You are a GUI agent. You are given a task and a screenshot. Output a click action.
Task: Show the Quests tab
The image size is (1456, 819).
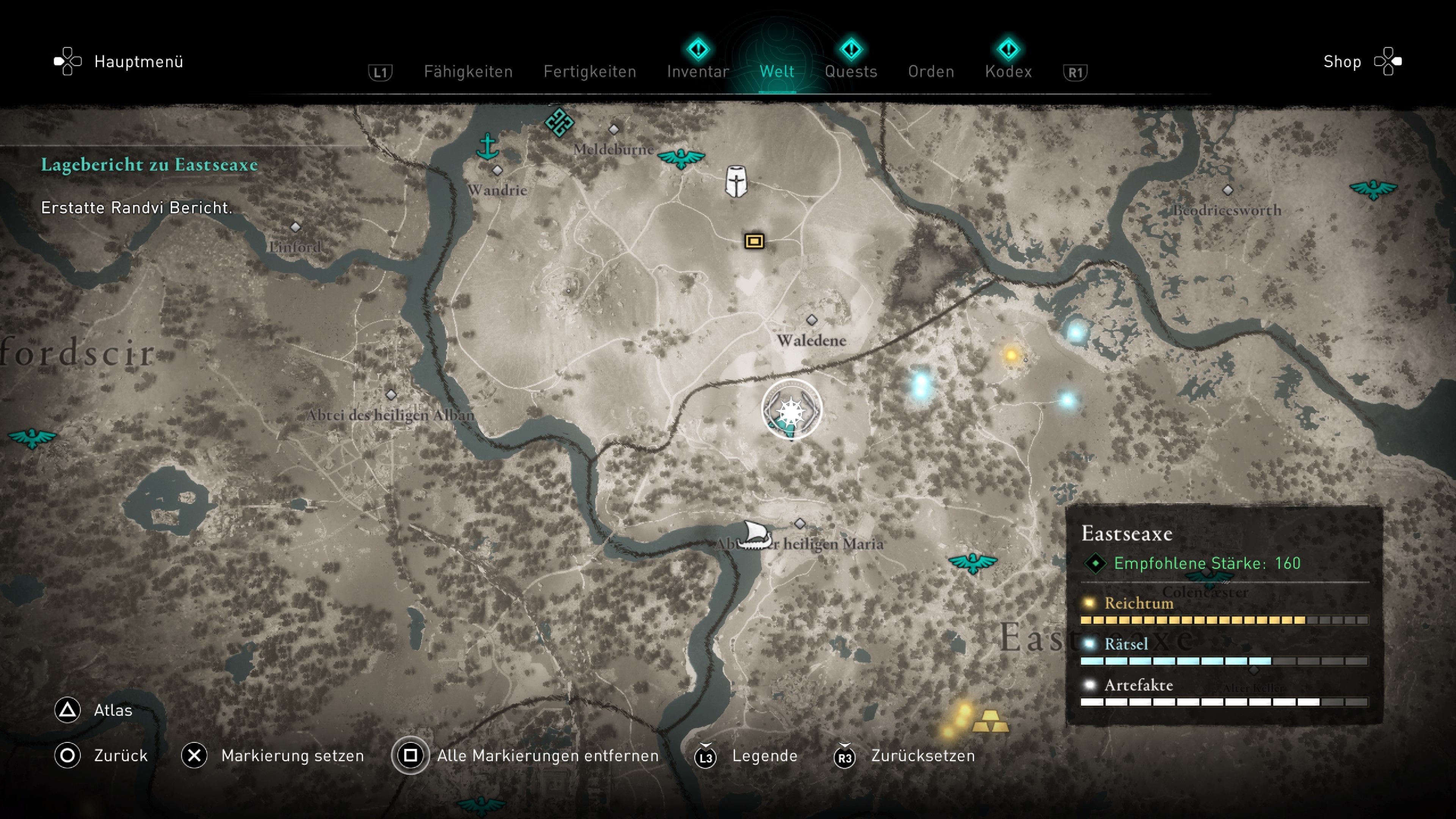point(850,72)
